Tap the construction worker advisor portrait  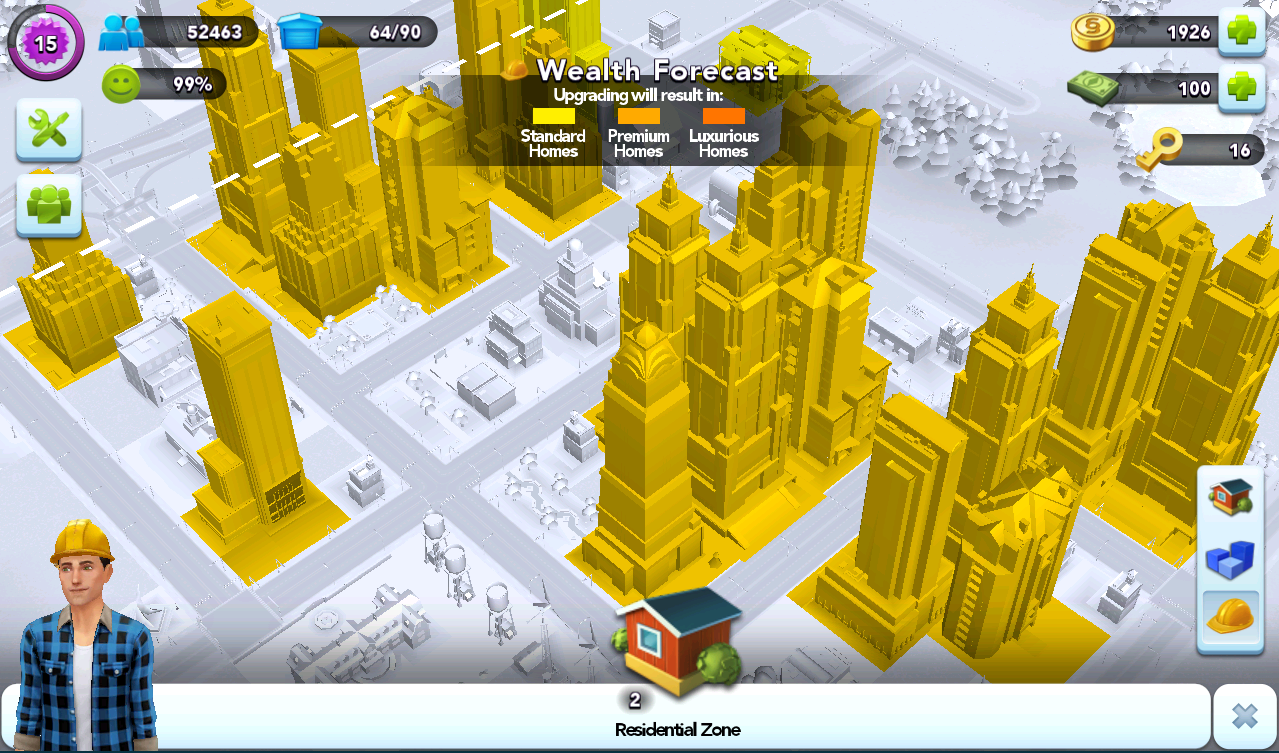pyautogui.click(x=85, y=635)
